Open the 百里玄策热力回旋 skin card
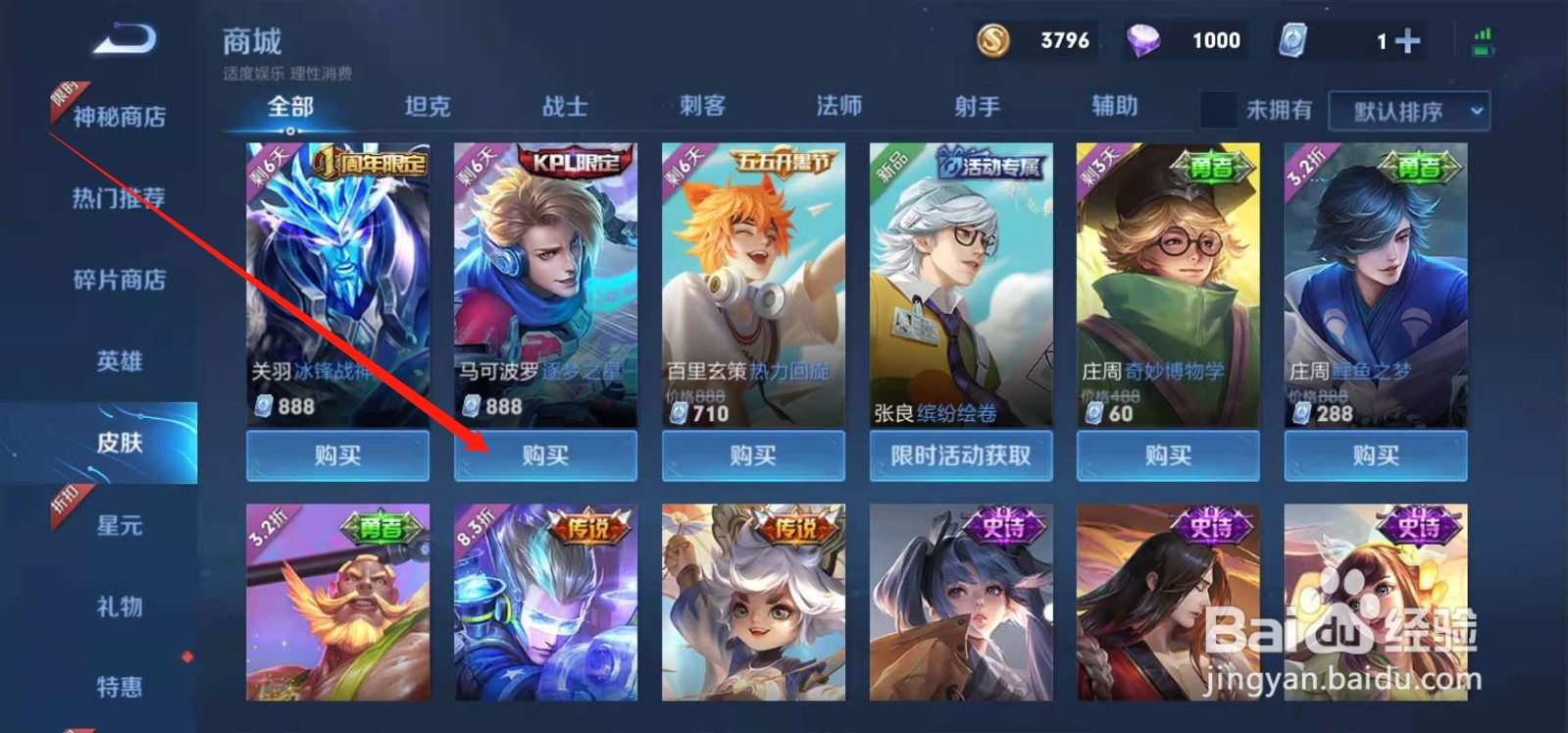The height and width of the screenshot is (733, 1568). point(752,275)
